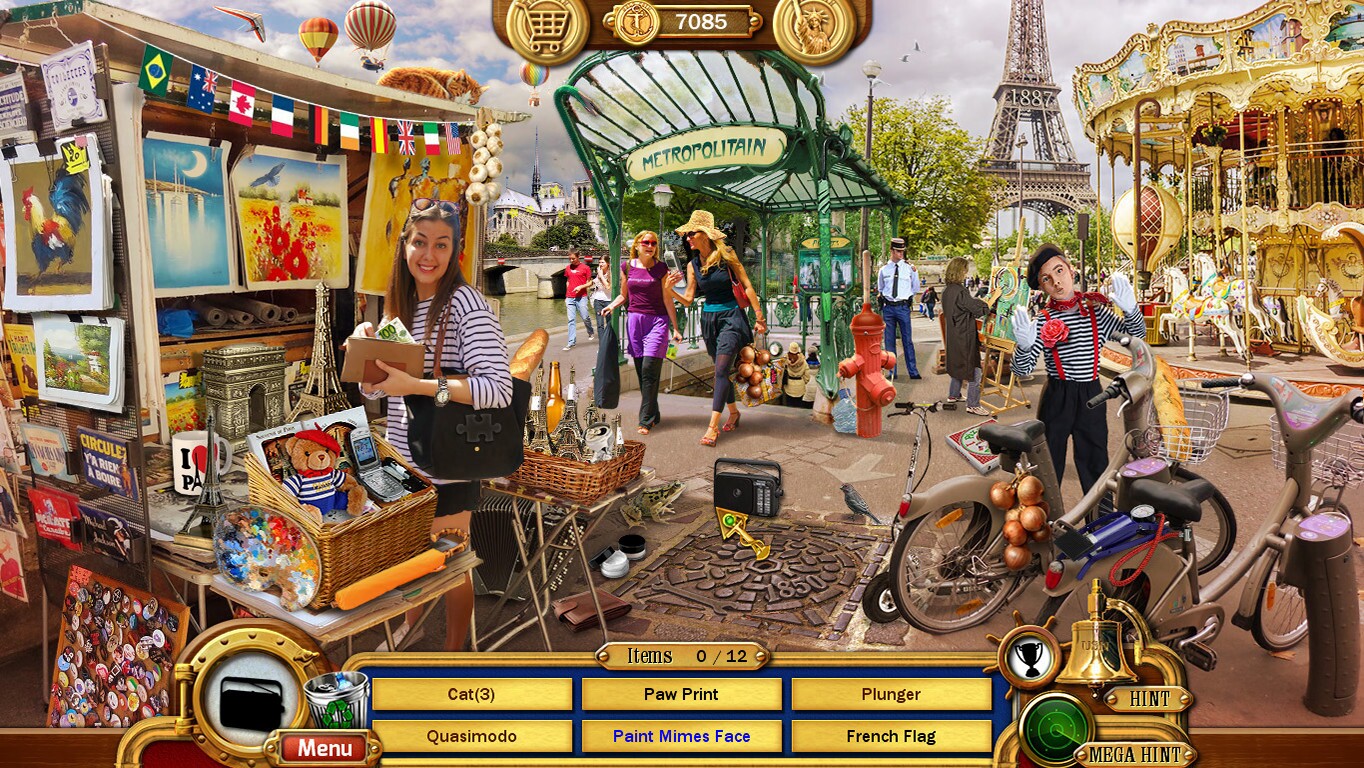Expand the blue Paint Mimes Face item
The height and width of the screenshot is (768, 1364).
point(681,735)
